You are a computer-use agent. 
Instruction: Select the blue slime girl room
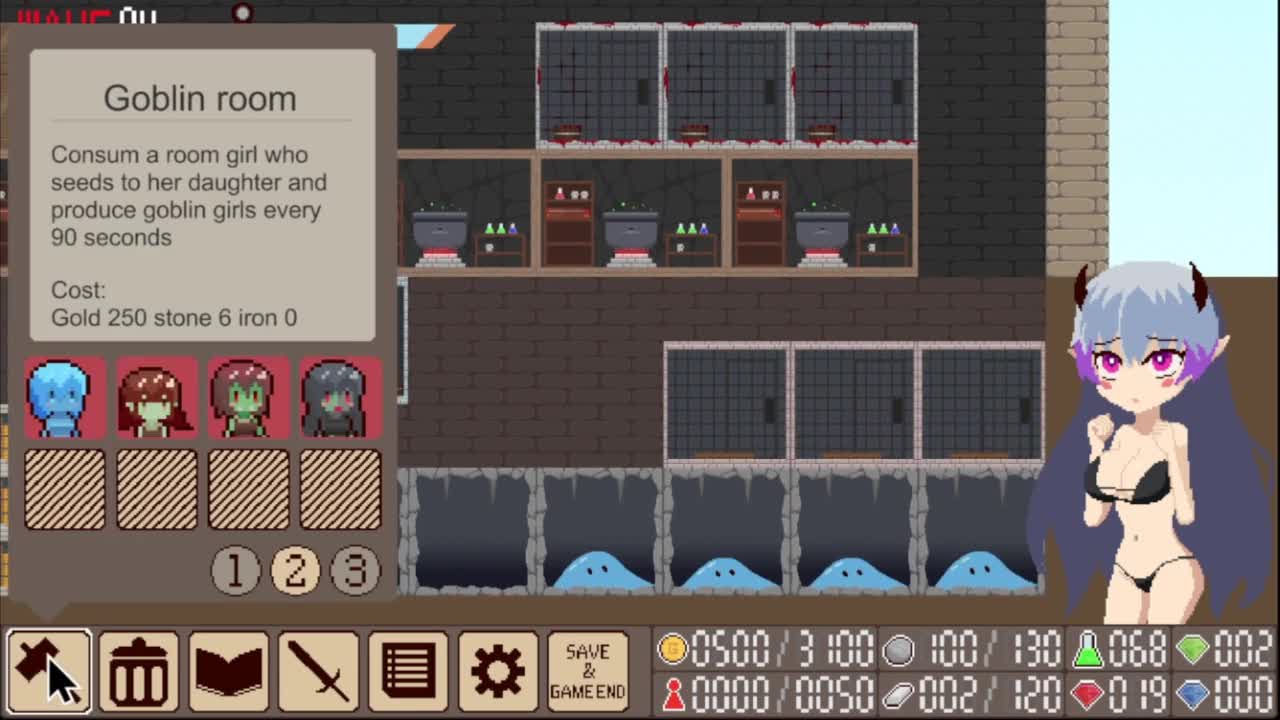pos(65,398)
